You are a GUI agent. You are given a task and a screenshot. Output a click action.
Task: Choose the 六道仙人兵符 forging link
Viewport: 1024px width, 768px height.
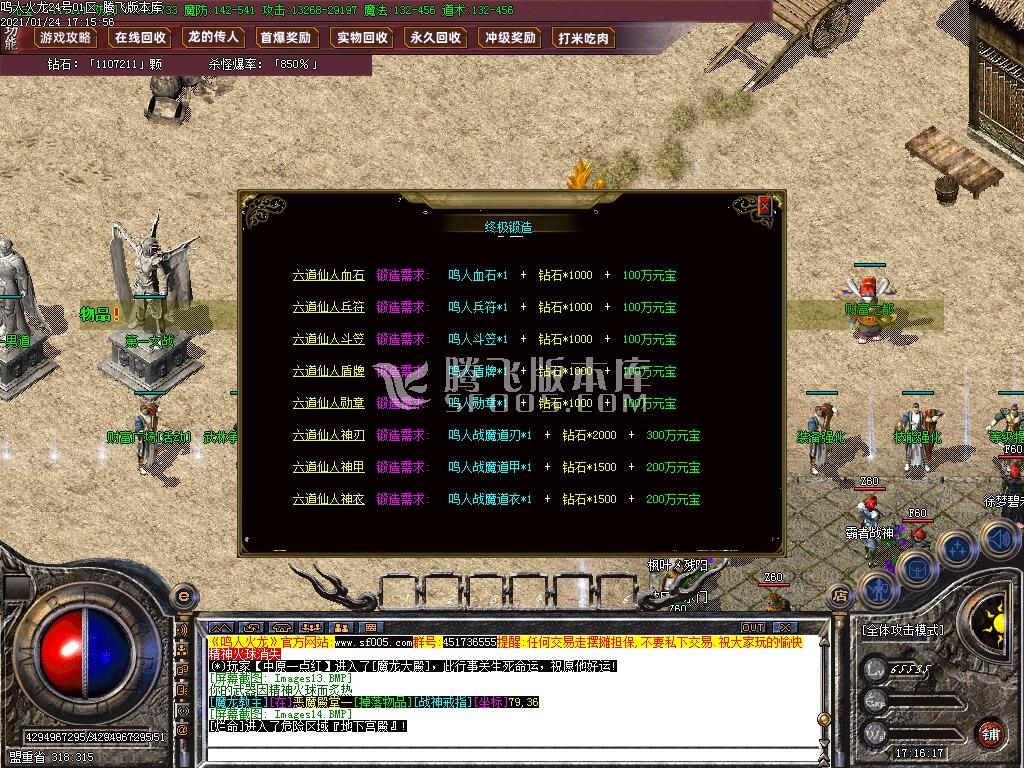[x=328, y=307]
